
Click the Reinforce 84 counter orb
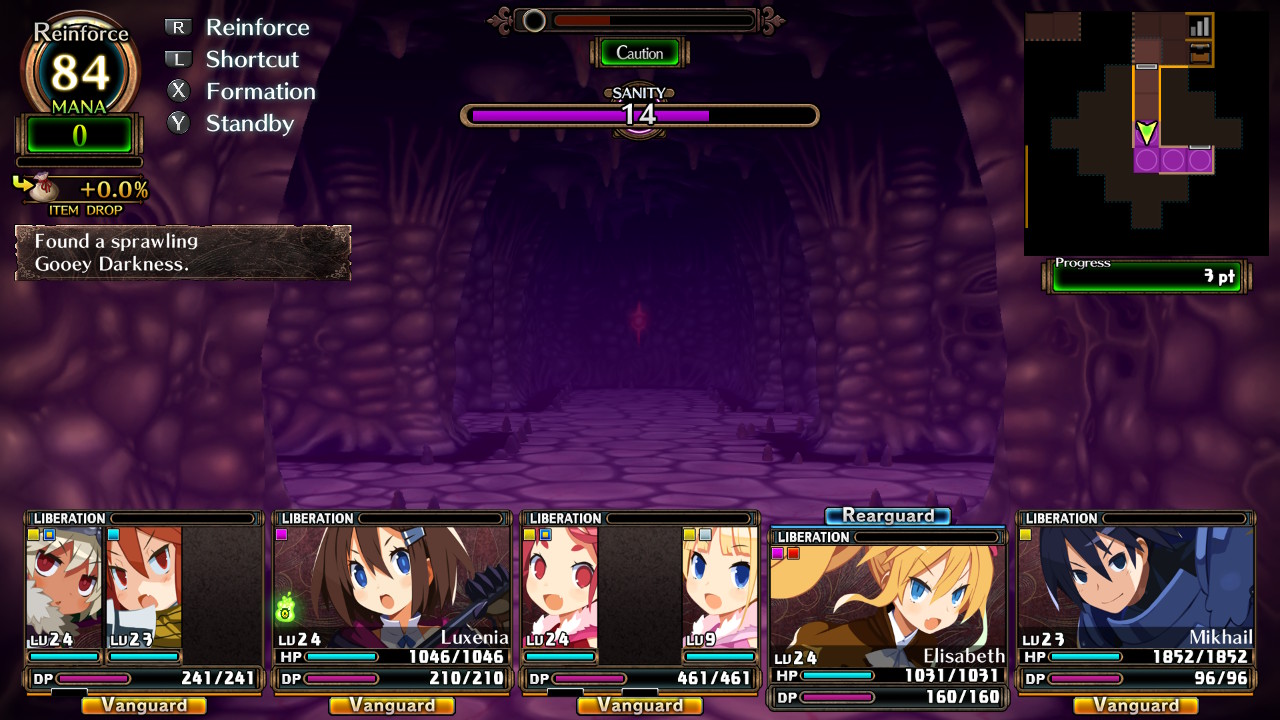point(80,70)
